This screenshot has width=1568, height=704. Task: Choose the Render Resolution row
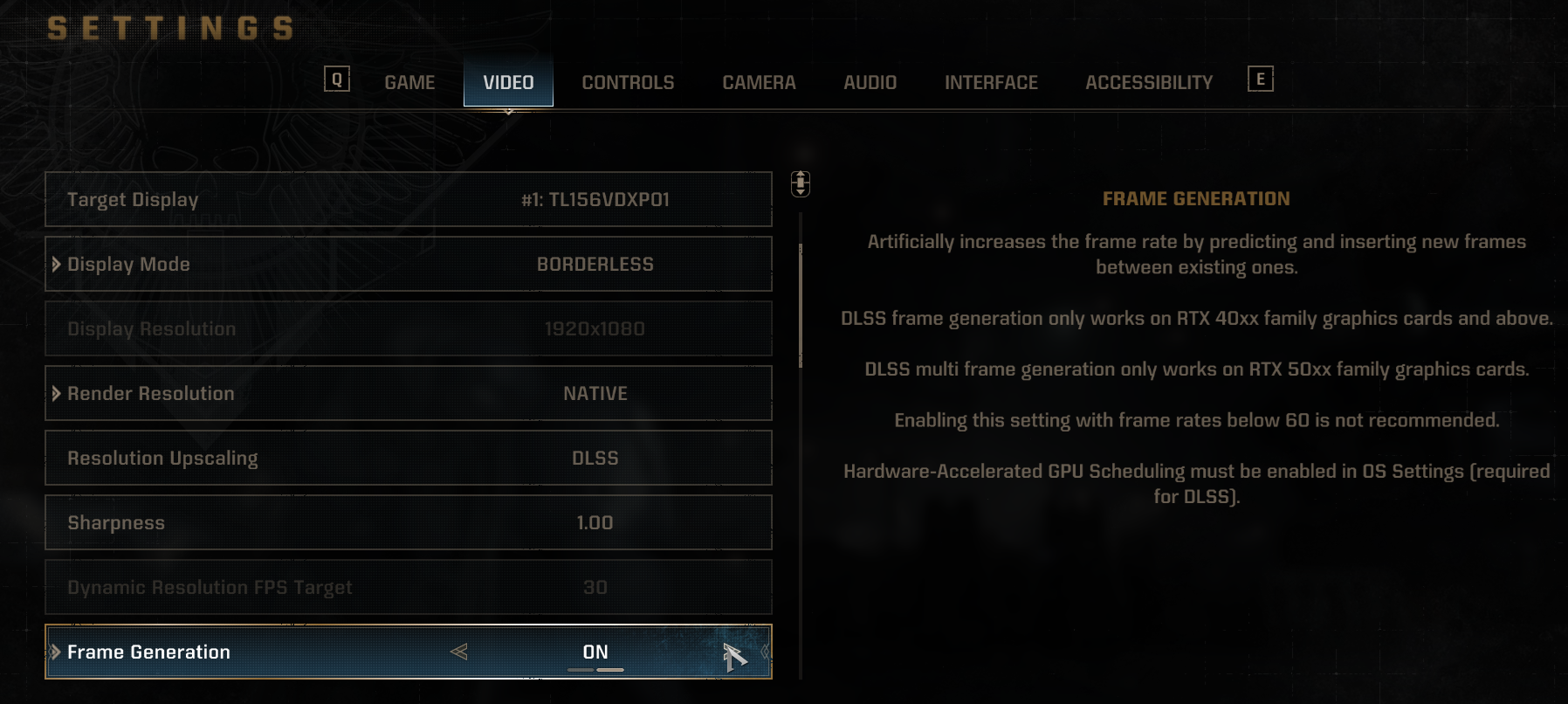pos(409,394)
